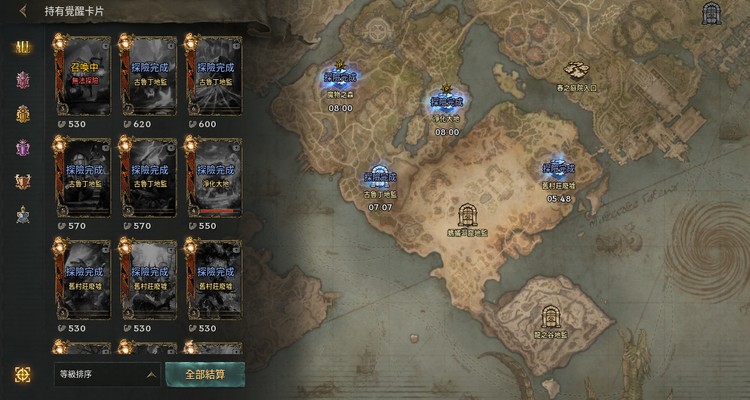Viewport: 750px width, 400px height.
Task: Click the gate icon in the top-right corner
Action: point(713,14)
